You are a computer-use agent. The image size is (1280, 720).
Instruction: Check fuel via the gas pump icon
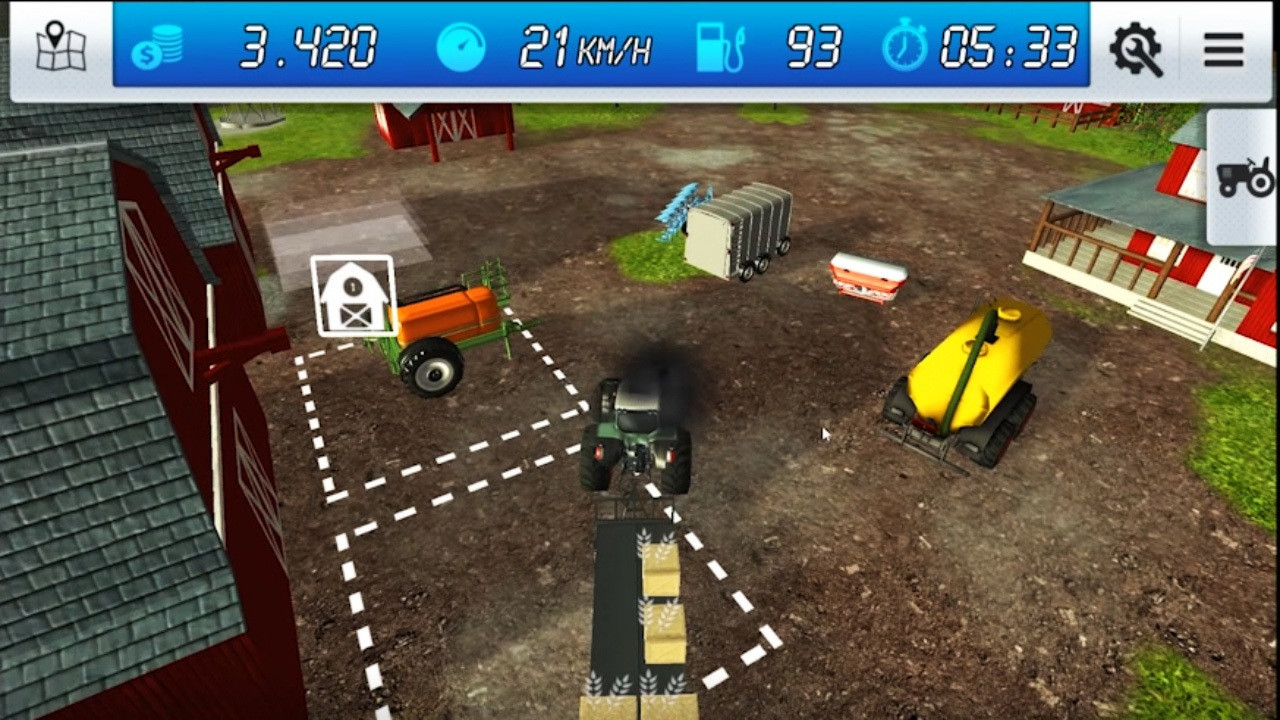click(x=719, y=46)
